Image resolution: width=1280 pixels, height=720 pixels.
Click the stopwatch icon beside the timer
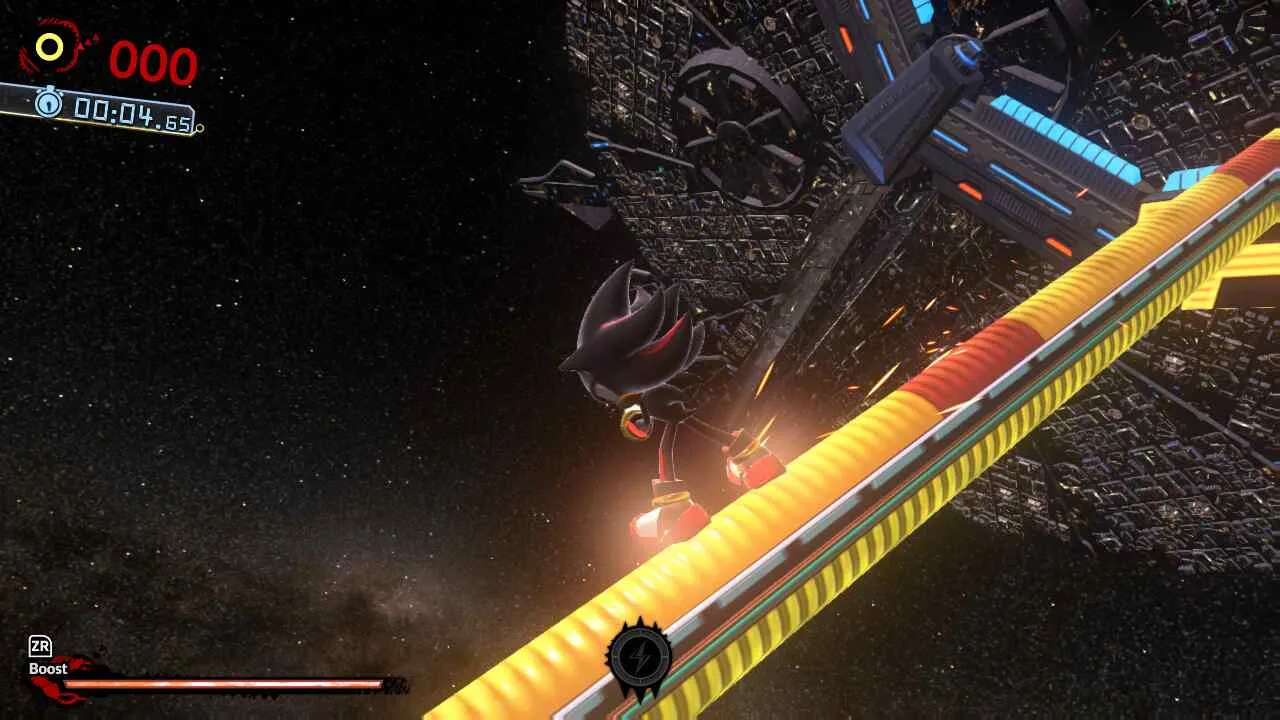[x=48, y=102]
